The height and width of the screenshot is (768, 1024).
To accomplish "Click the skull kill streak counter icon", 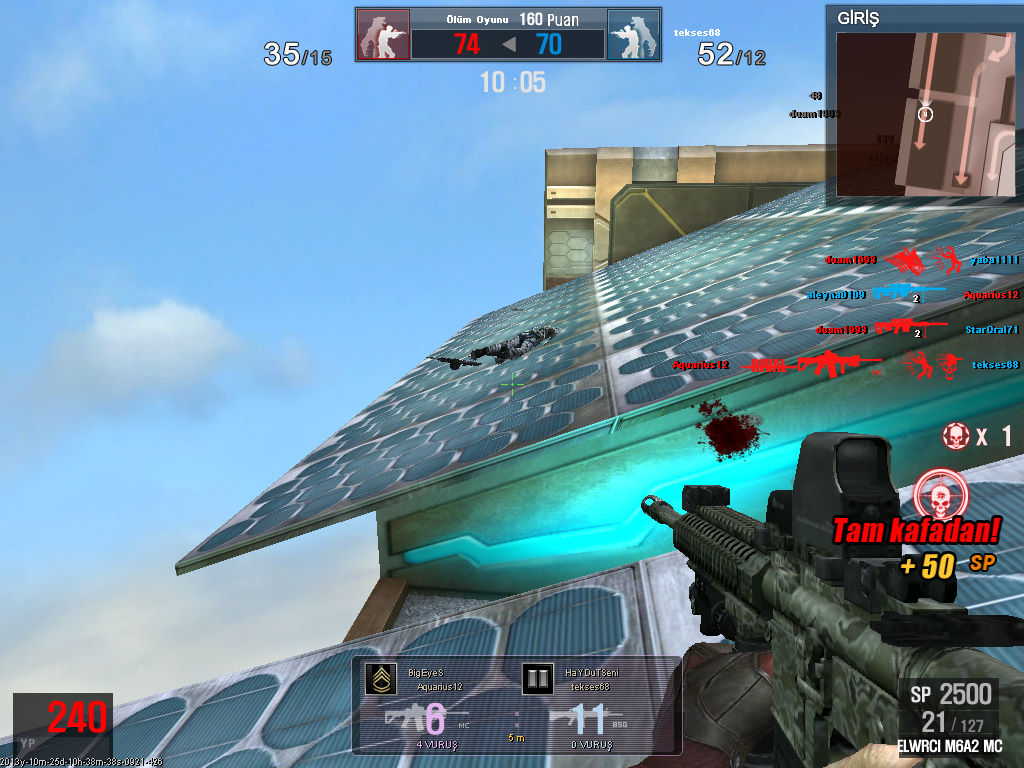I will click(x=956, y=435).
